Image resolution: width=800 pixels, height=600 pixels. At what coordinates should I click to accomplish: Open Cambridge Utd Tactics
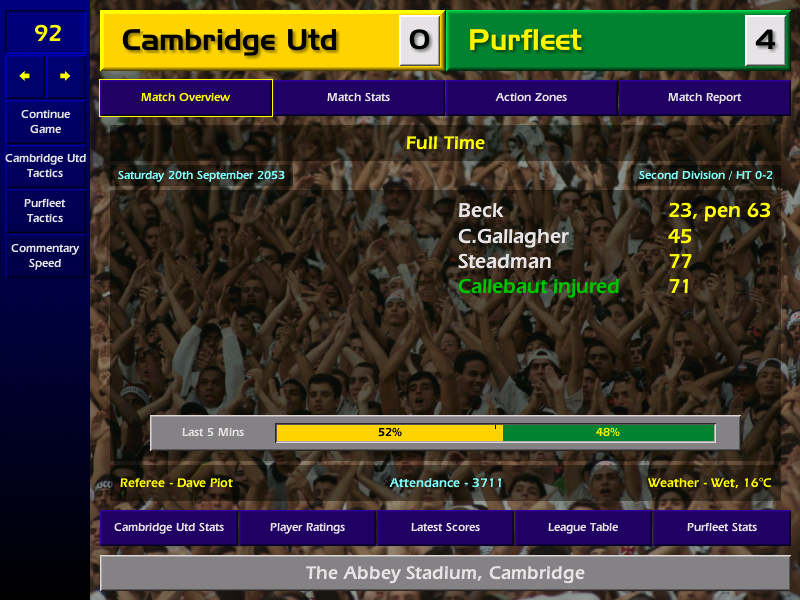coord(45,166)
